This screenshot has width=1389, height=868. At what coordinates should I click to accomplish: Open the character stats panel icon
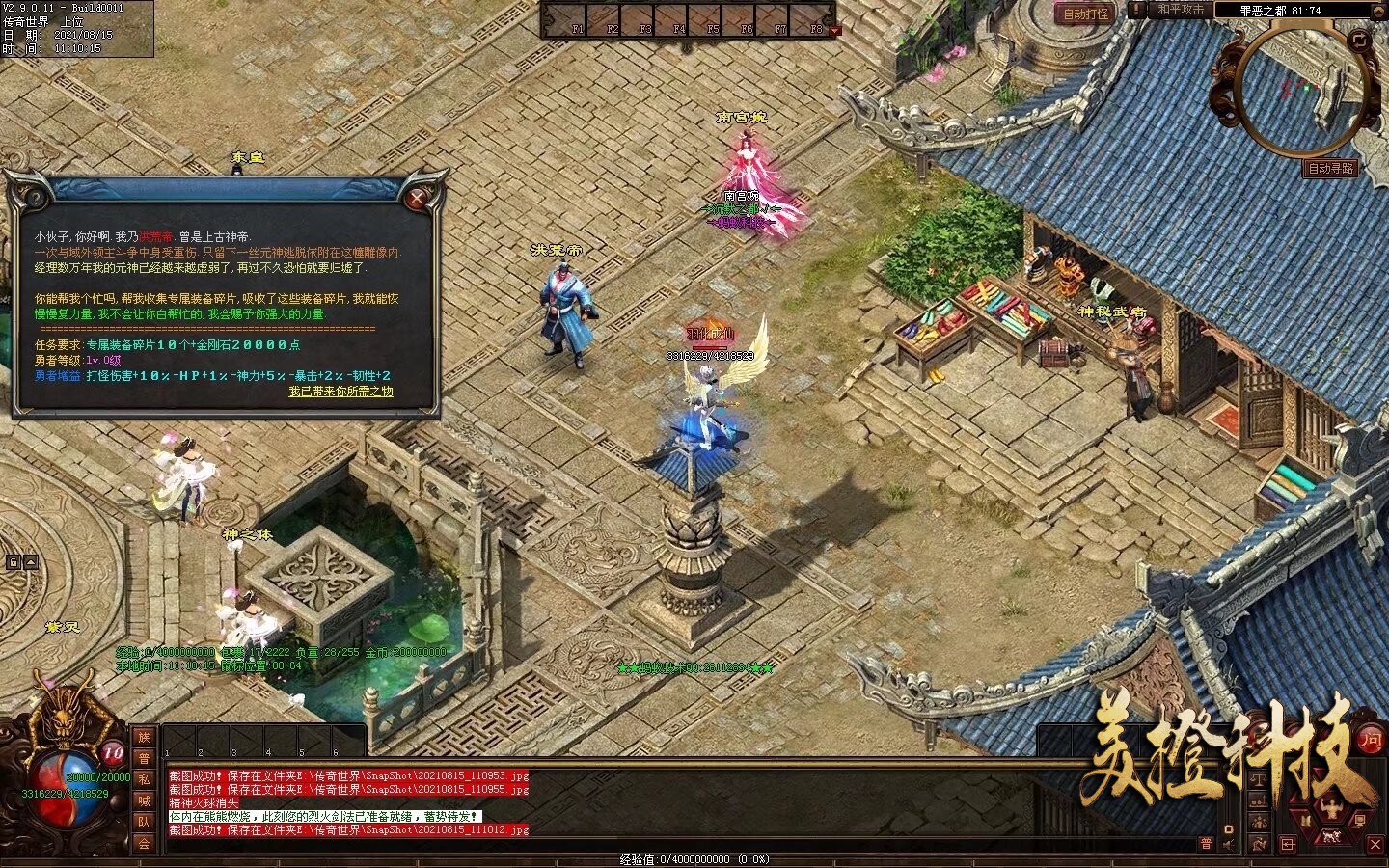click(x=1332, y=807)
